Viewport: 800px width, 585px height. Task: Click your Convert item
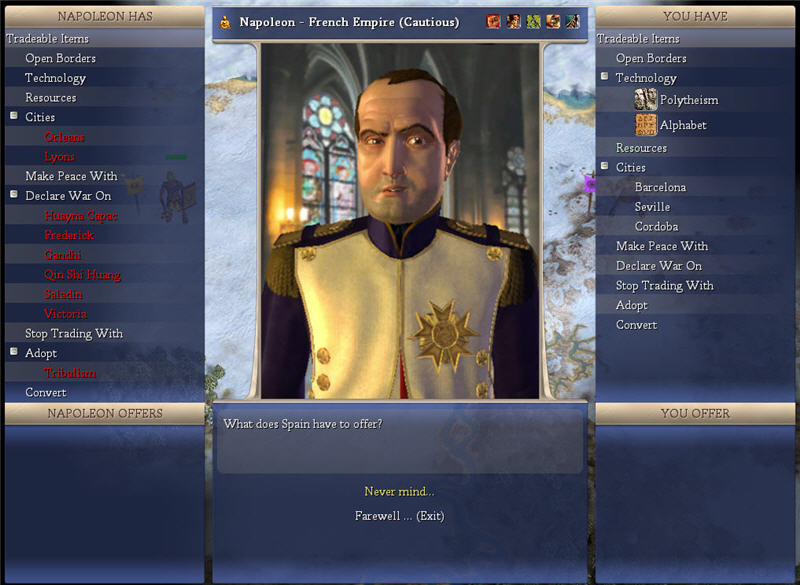(636, 325)
